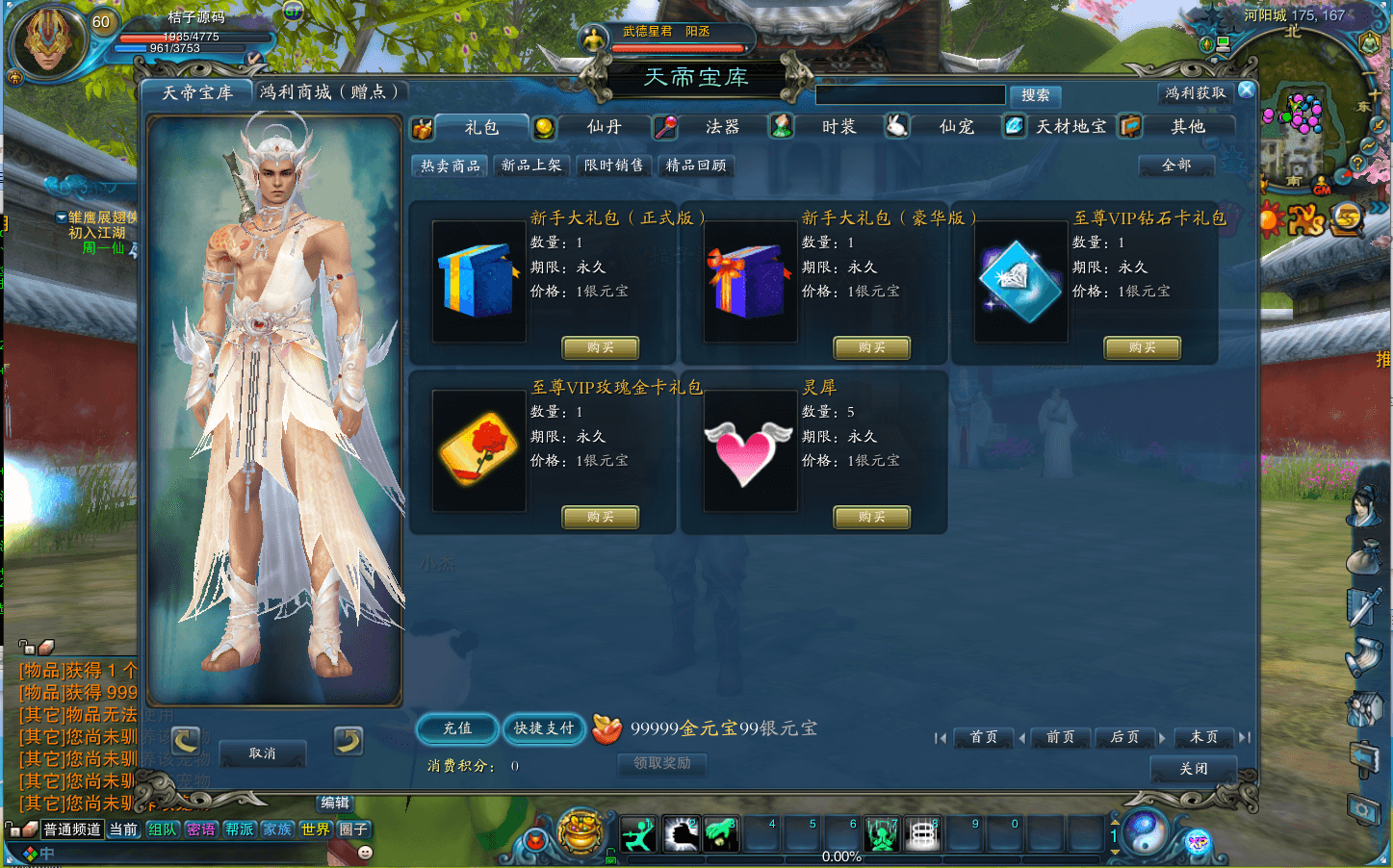
Task: Select the 仙丹 category tab
Action: point(604,127)
